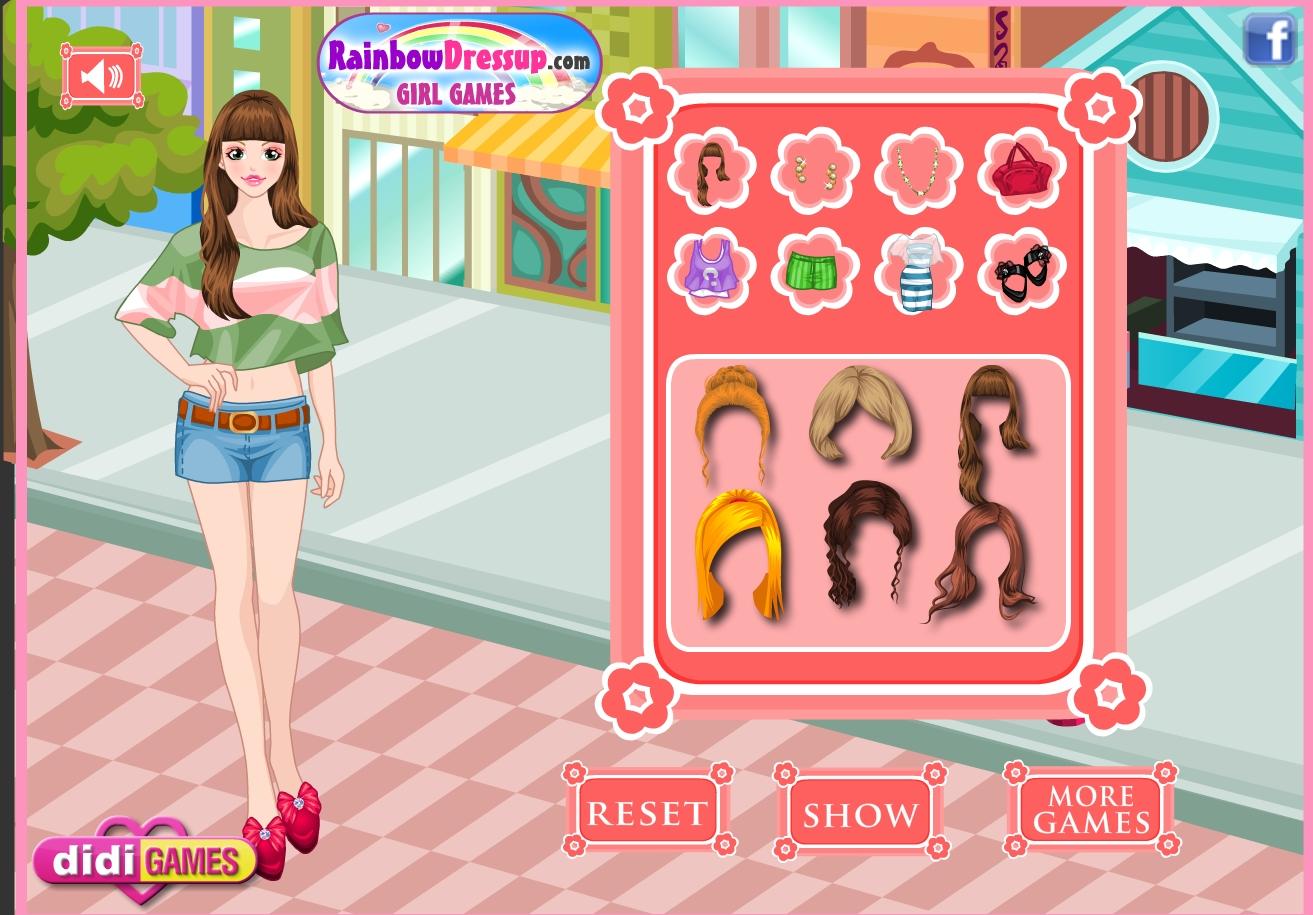Screen dimensions: 1313x915
Task: Open the earrings category
Action: 815,172
